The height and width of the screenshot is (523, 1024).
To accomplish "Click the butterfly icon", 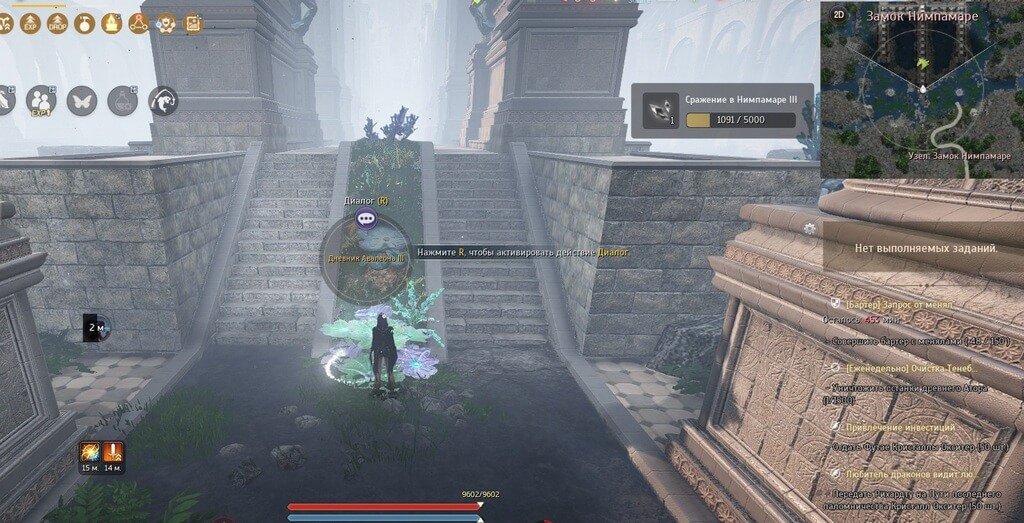I will 81,100.
